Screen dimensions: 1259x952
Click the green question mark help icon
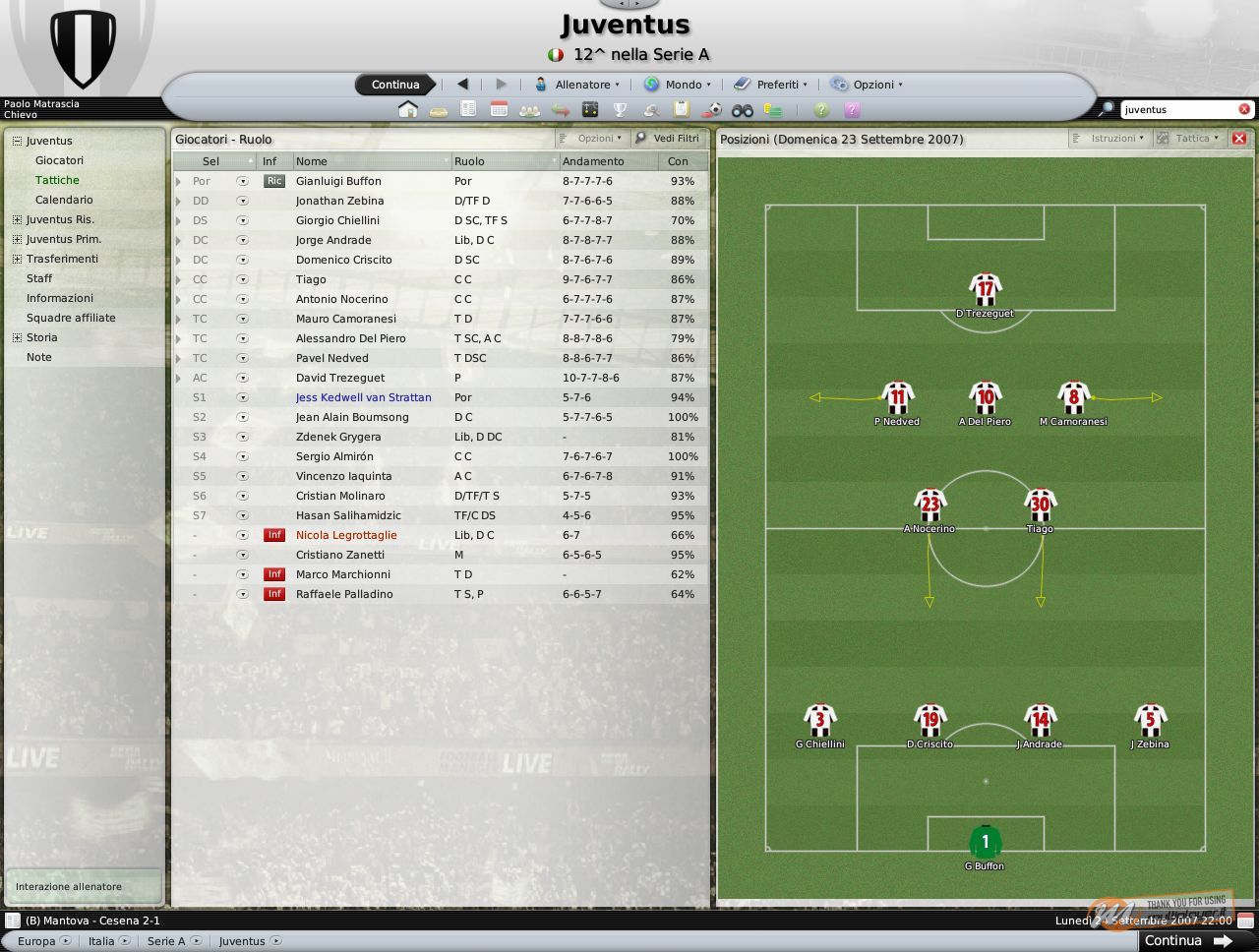click(821, 110)
